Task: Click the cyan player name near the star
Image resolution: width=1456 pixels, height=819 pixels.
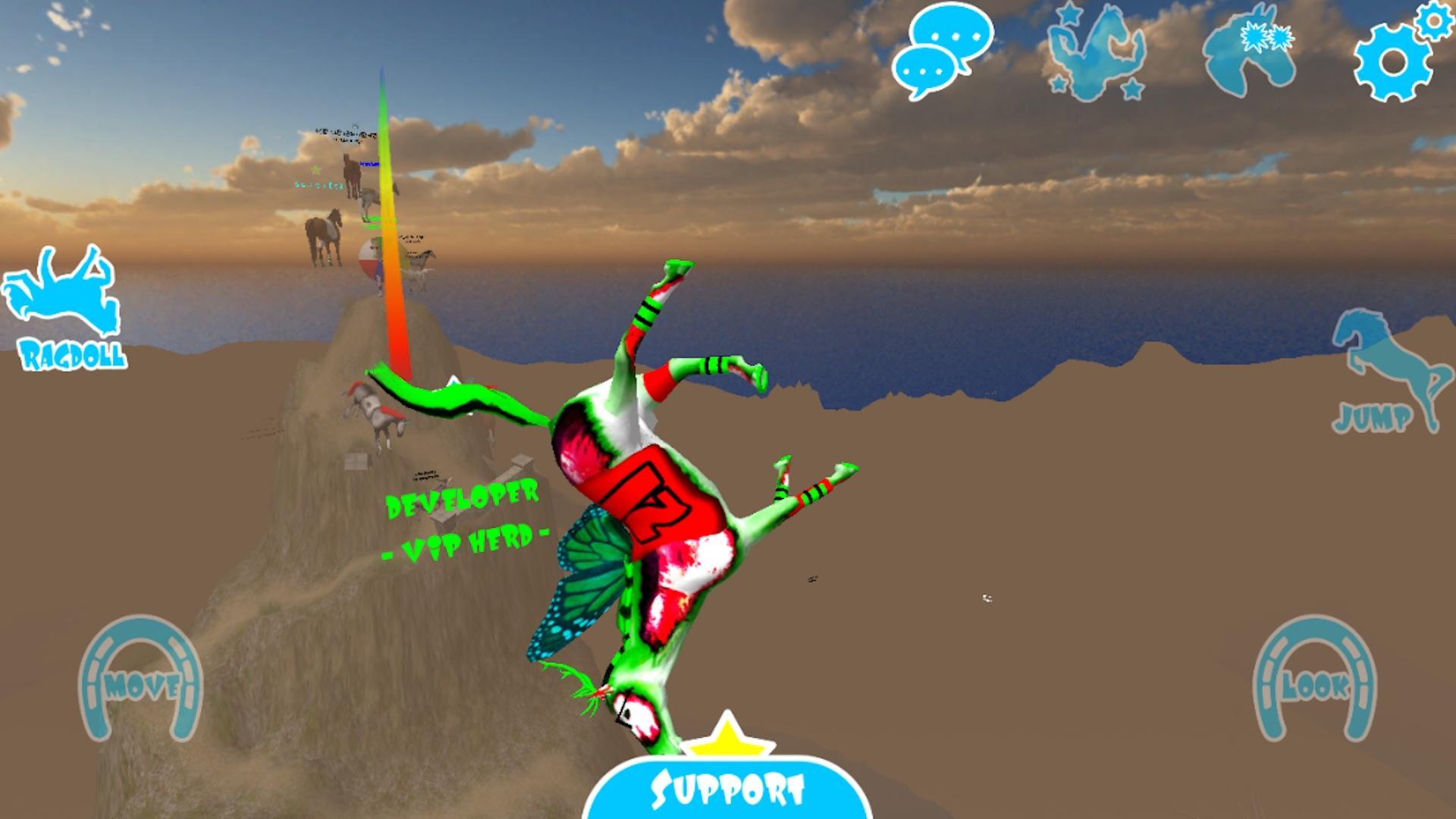Action: pos(318,185)
